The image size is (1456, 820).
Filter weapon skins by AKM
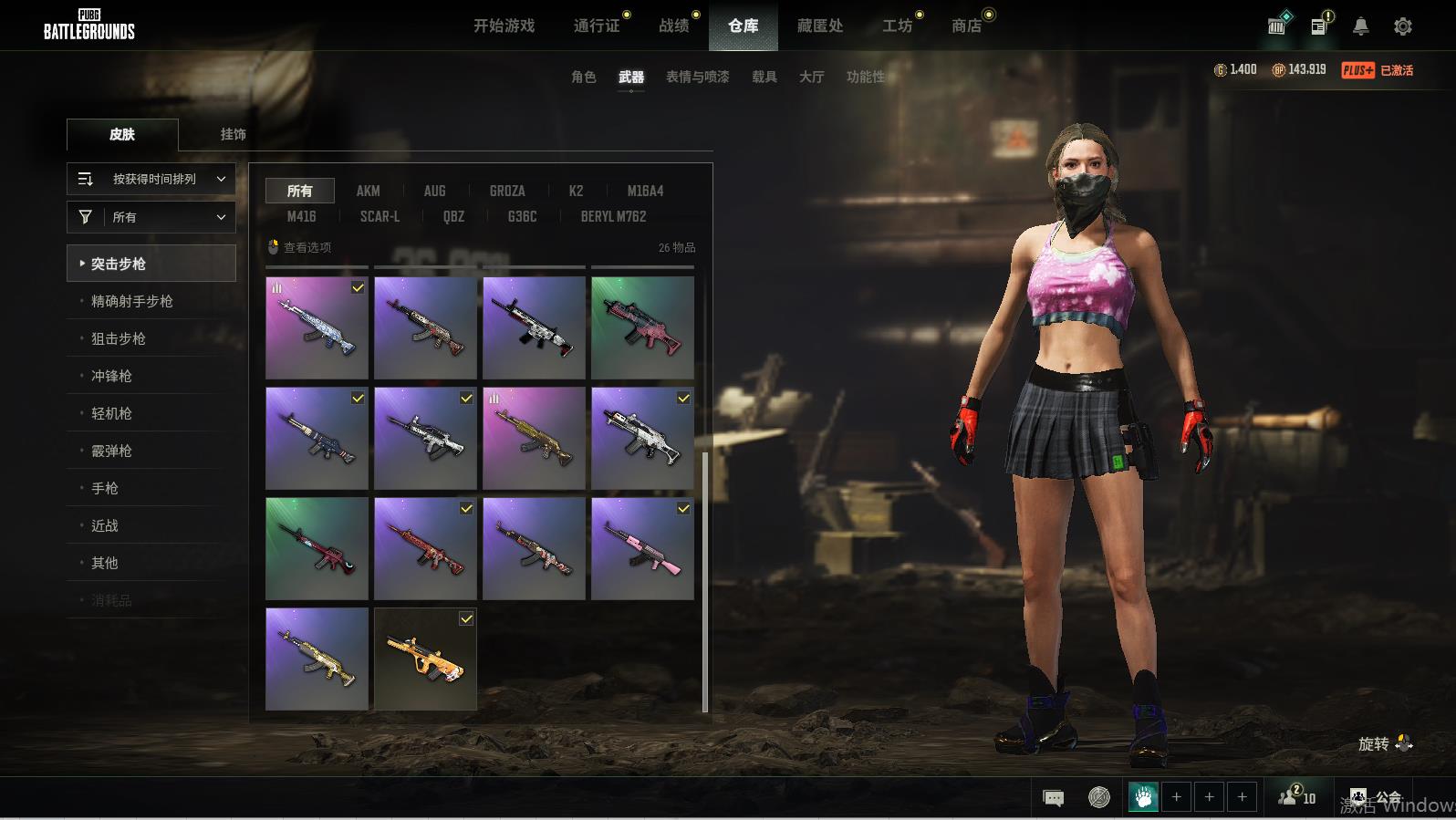368,191
